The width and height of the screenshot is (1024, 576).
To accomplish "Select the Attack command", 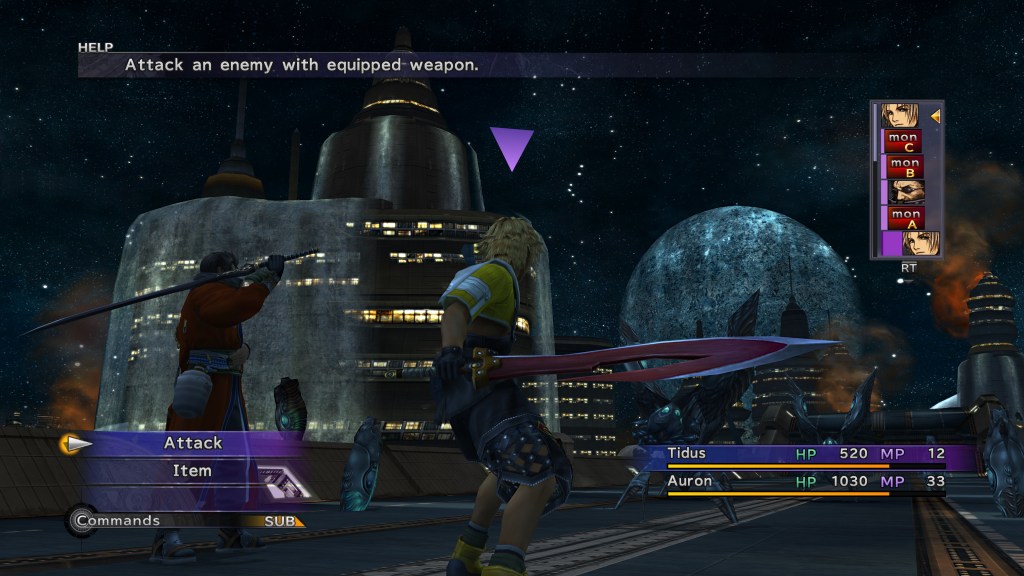I will (x=193, y=443).
